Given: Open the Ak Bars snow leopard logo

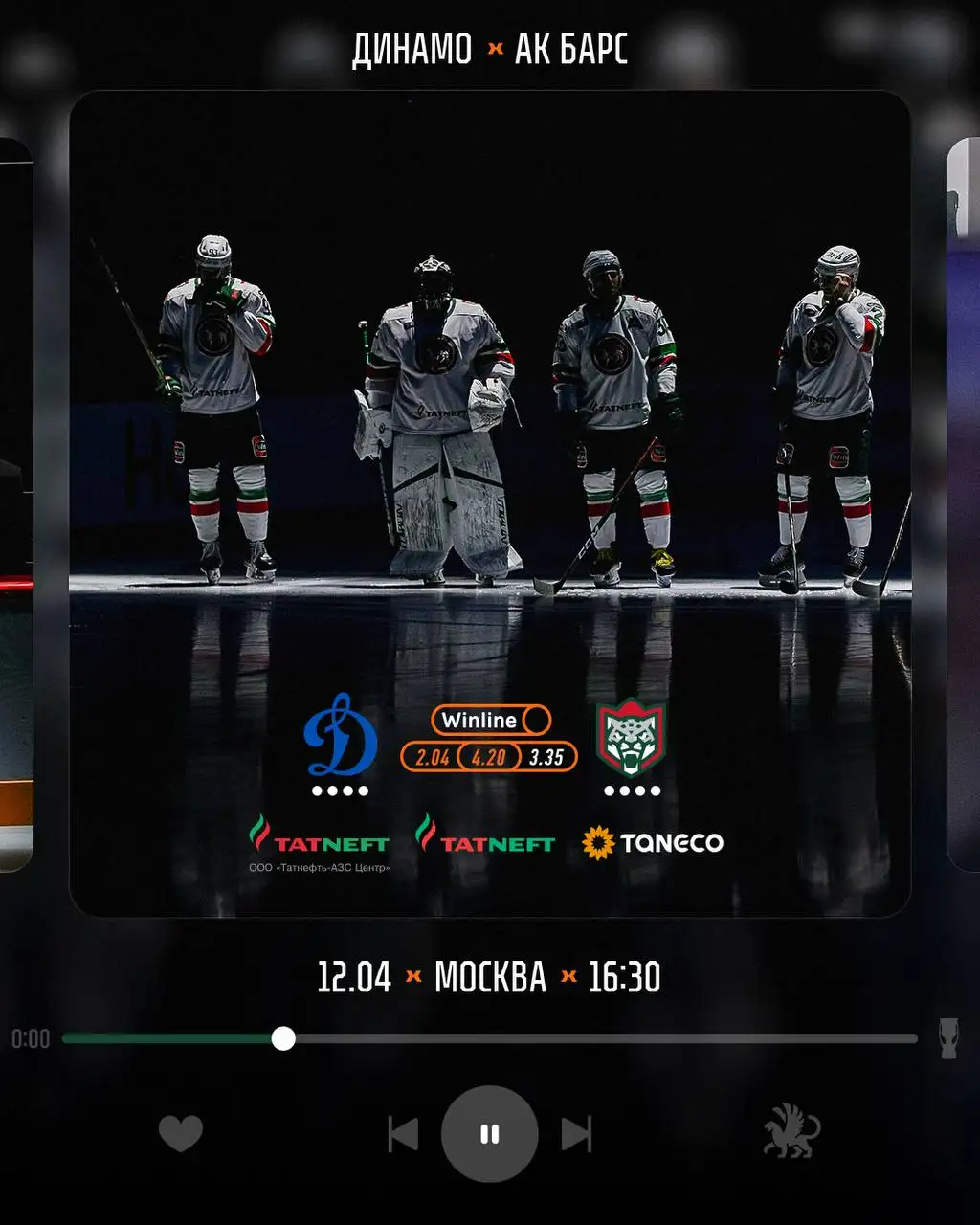Looking at the screenshot, I should 631,738.
